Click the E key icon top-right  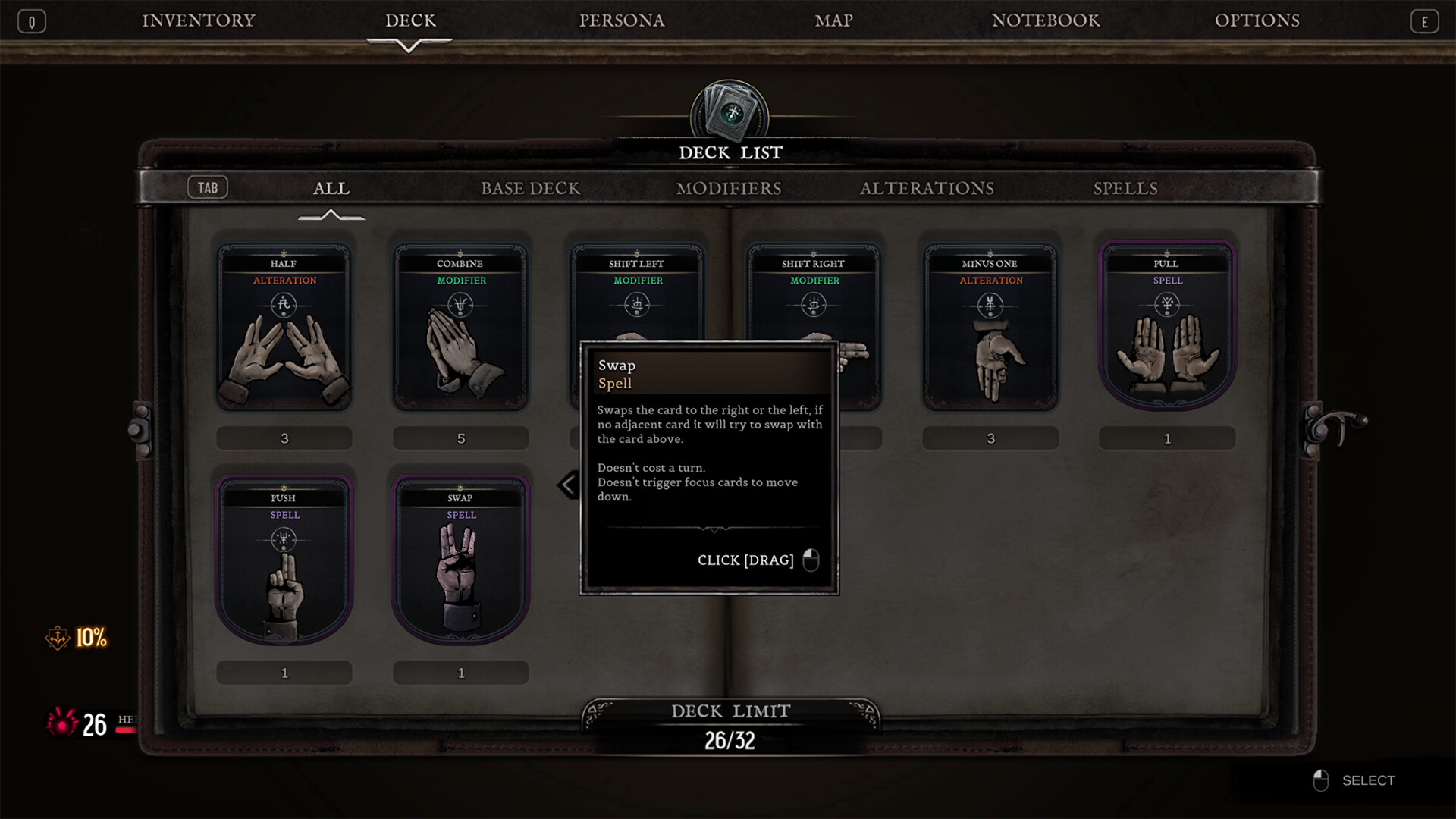coord(1425,20)
